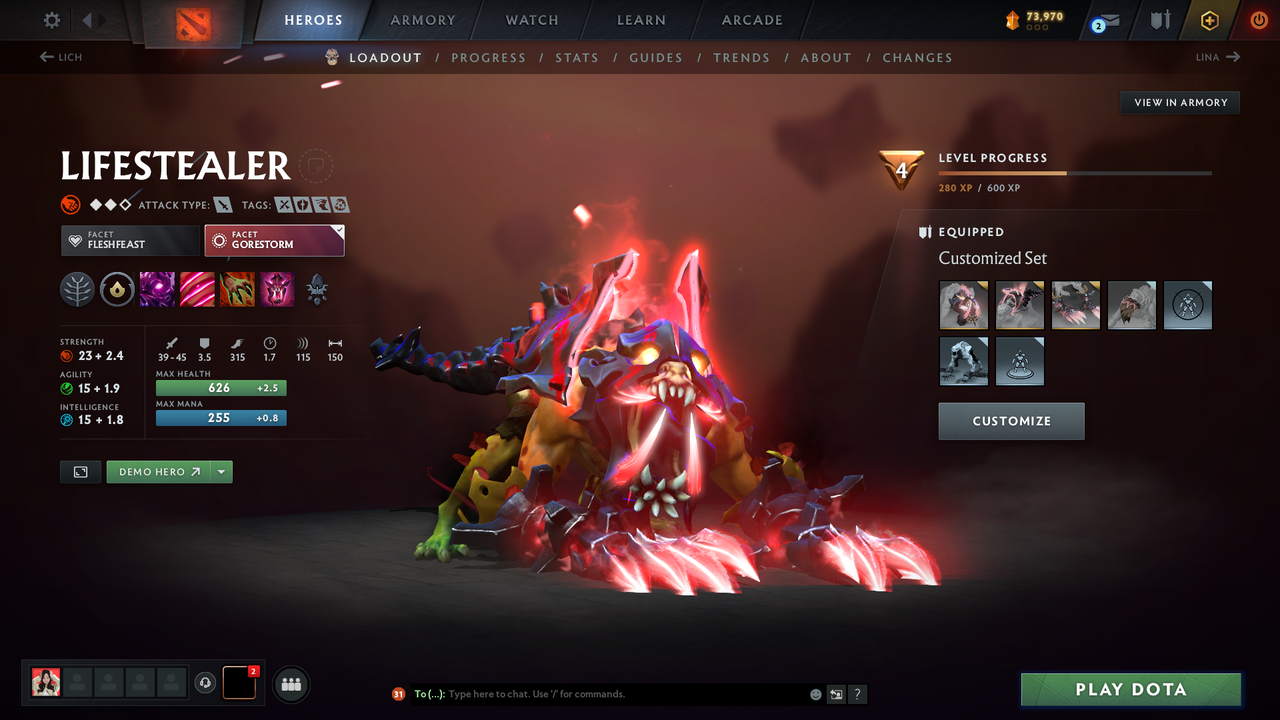Select the Fleshfeast facet

[130, 240]
